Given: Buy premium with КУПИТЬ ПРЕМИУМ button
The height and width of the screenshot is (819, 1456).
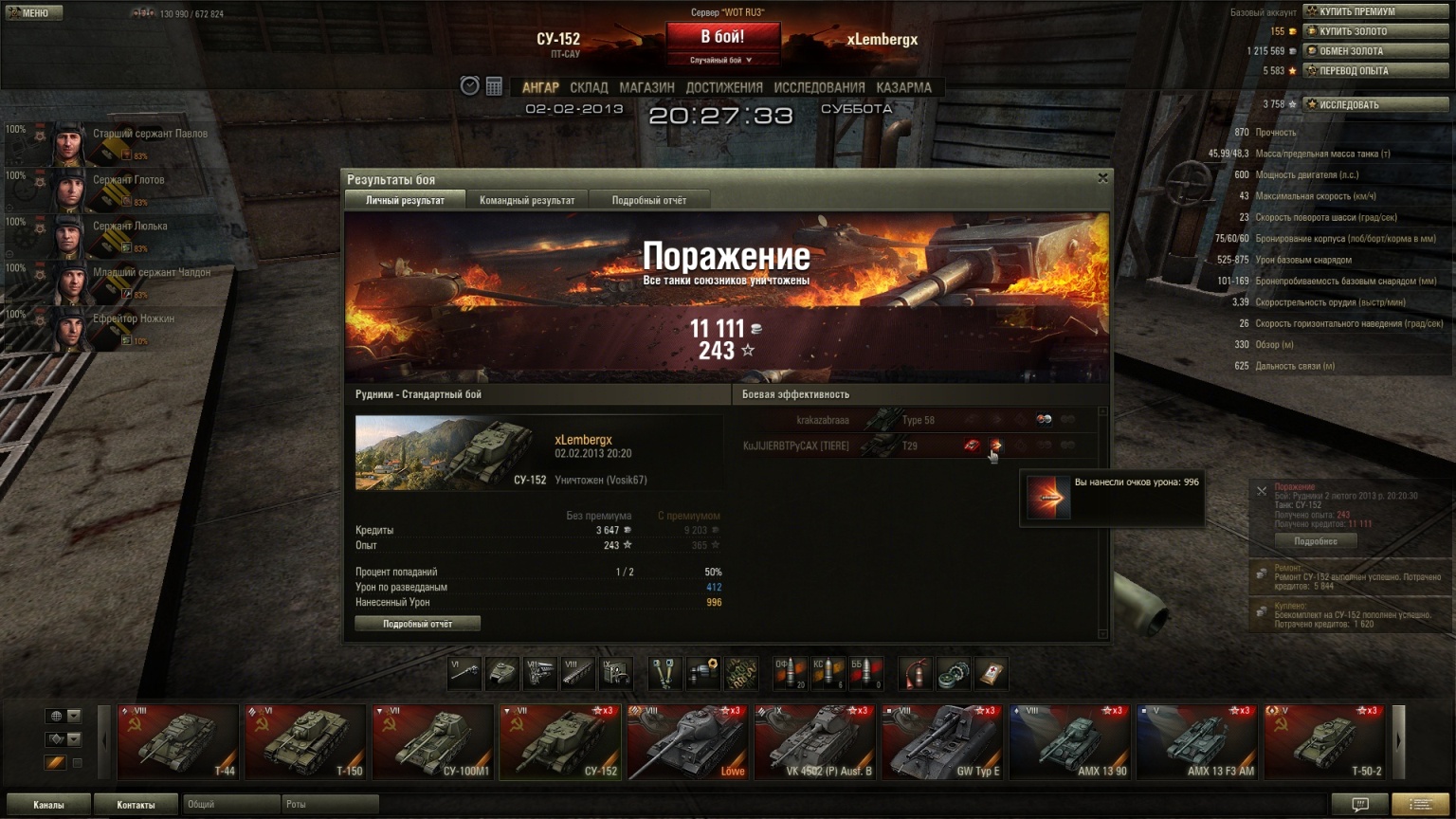Looking at the screenshot, I should point(1376,11).
